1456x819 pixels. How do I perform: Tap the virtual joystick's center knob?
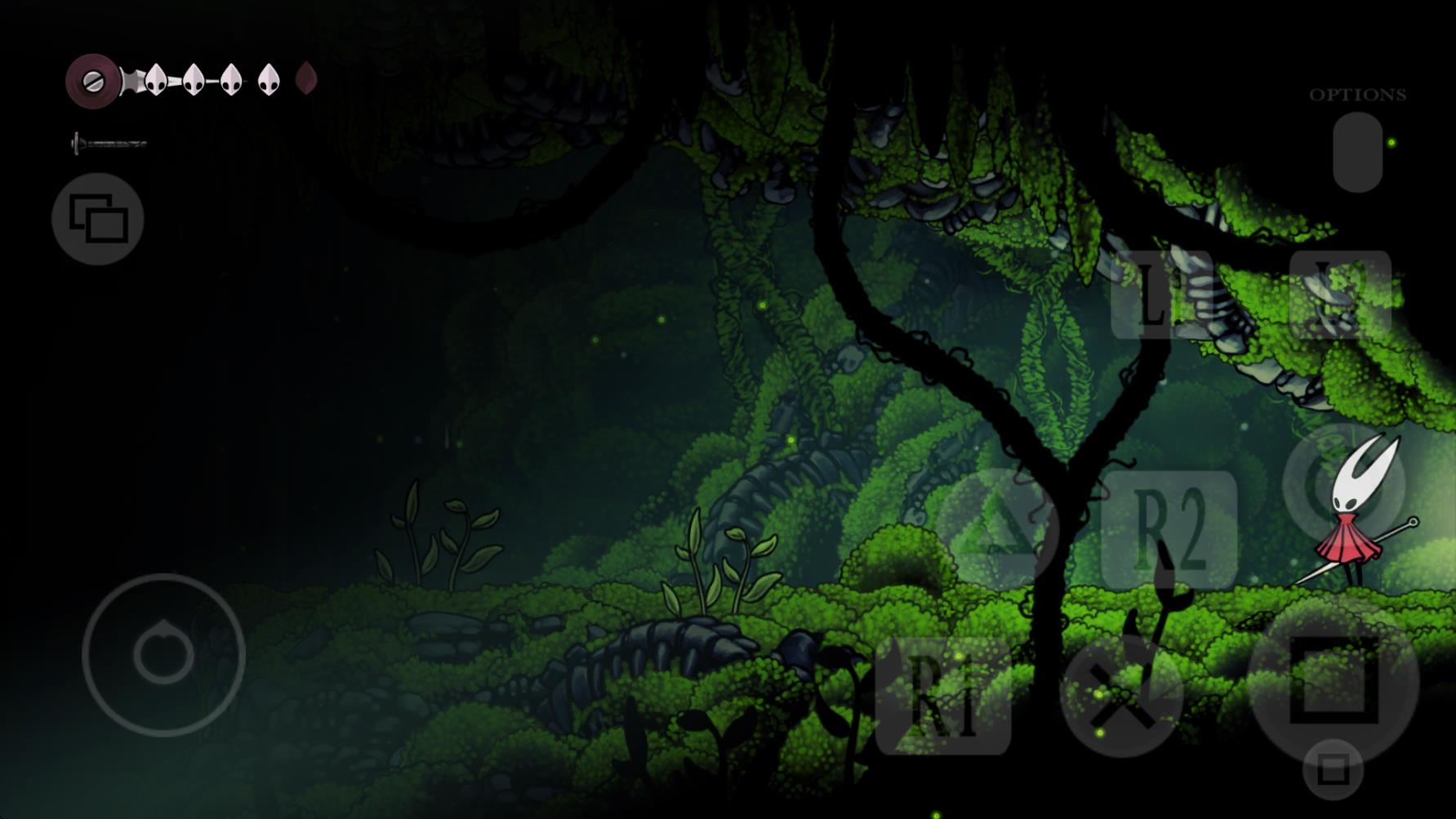click(164, 655)
